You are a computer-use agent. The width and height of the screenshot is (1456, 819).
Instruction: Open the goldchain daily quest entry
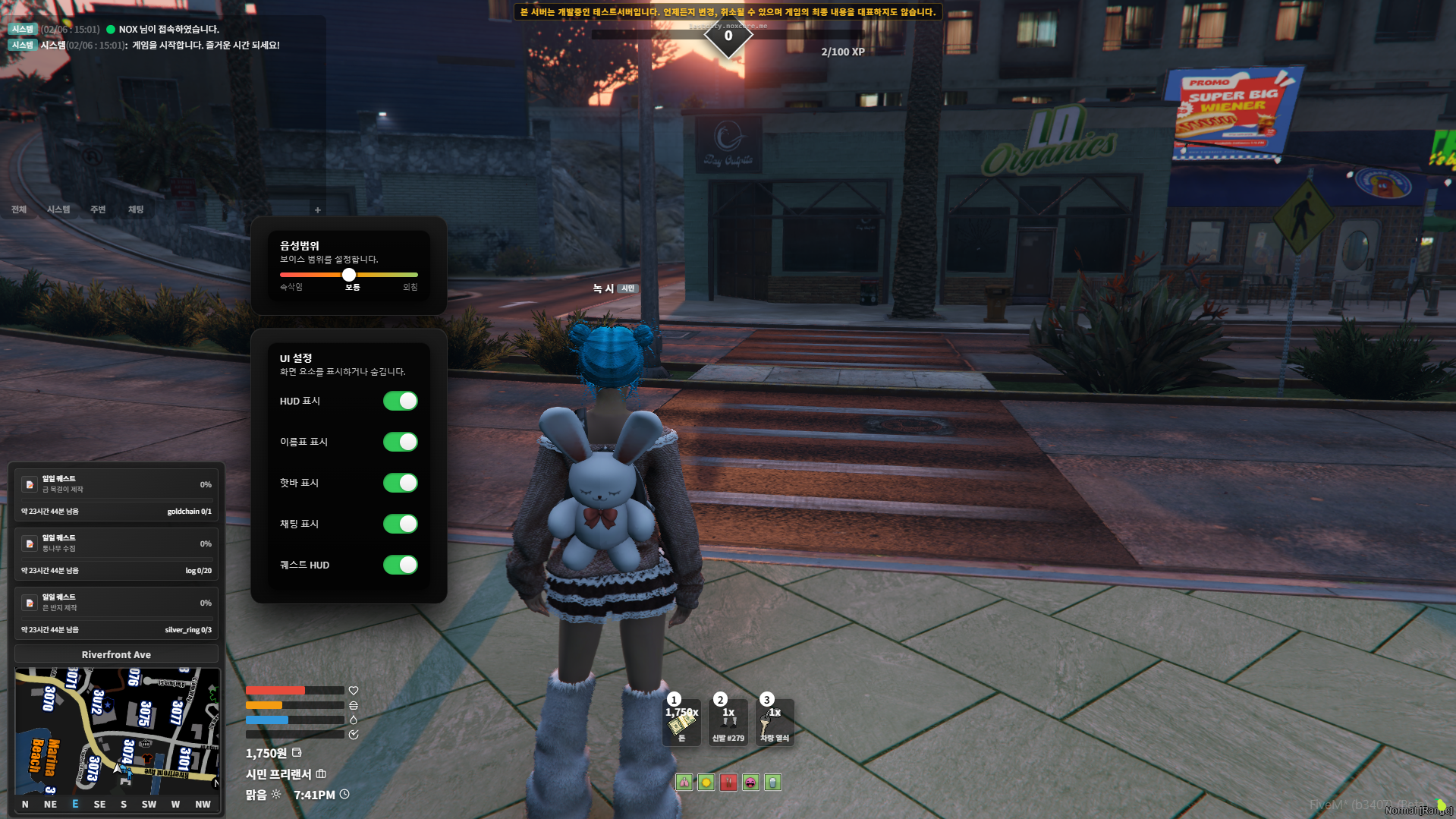pos(116,493)
